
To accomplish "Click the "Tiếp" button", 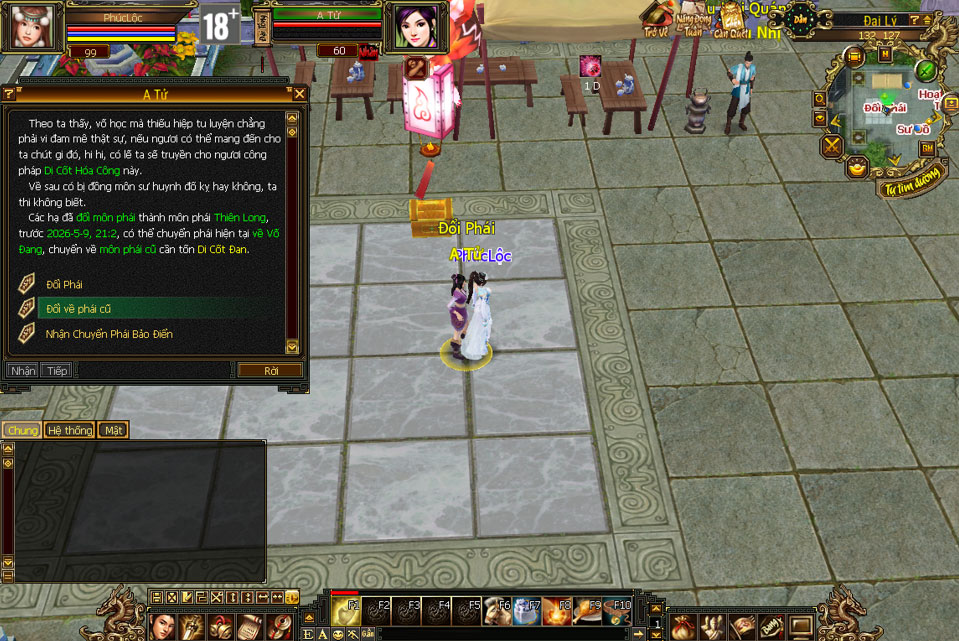I will point(56,370).
